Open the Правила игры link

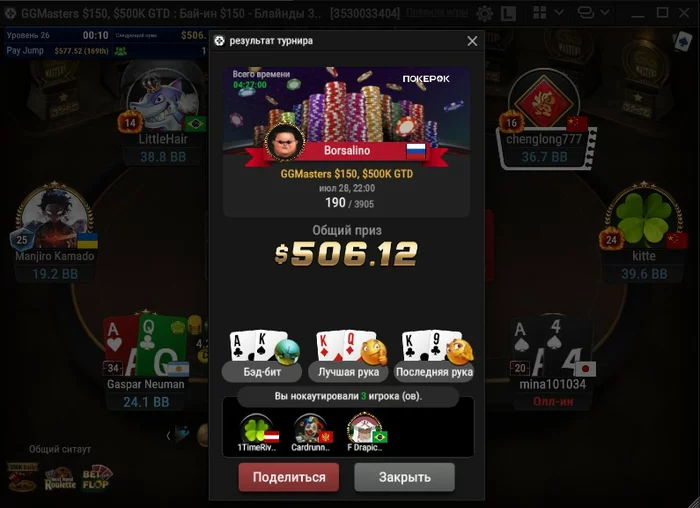tap(436, 13)
